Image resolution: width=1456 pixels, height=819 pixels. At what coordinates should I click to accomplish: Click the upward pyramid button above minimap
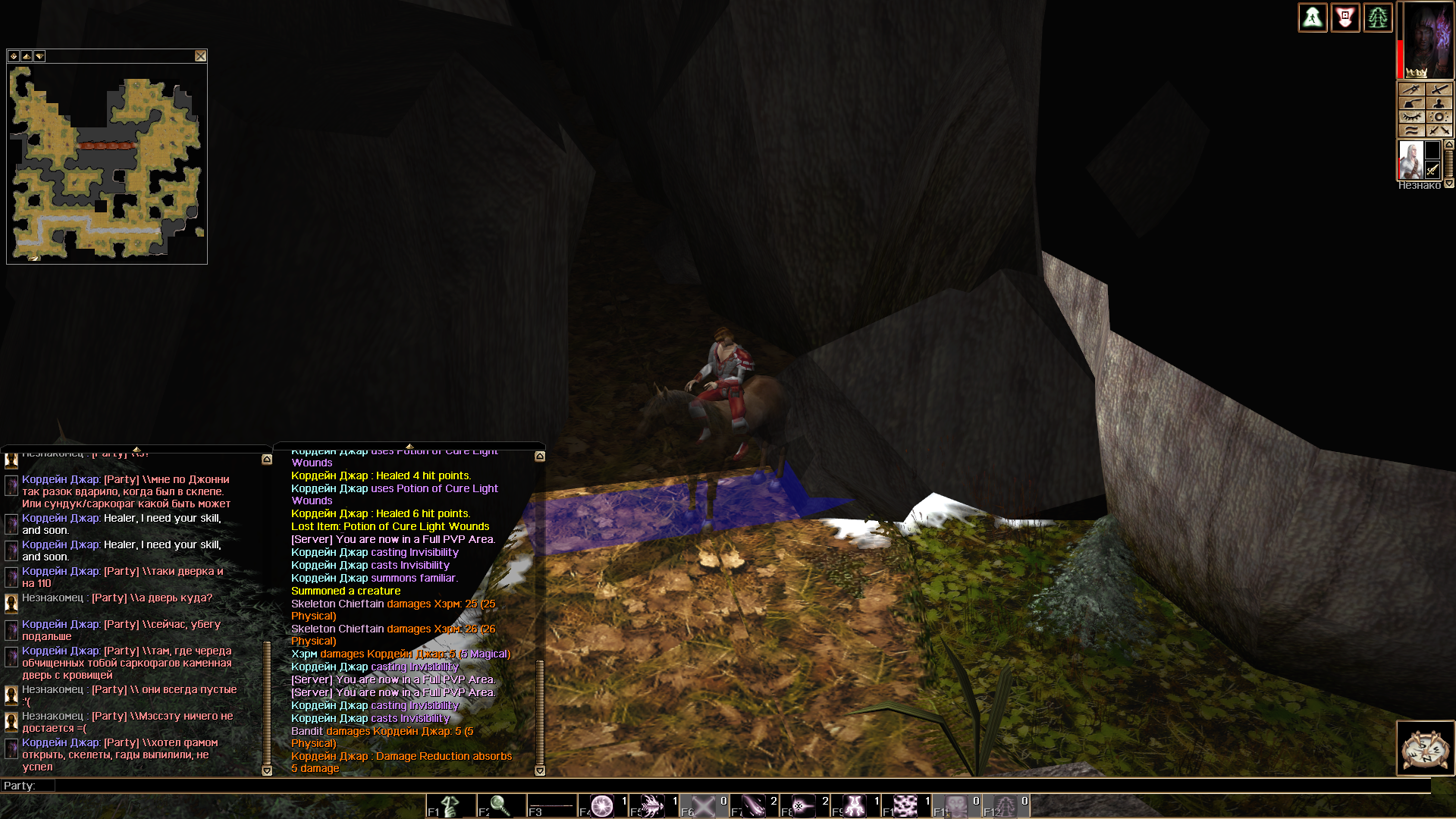click(27, 56)
